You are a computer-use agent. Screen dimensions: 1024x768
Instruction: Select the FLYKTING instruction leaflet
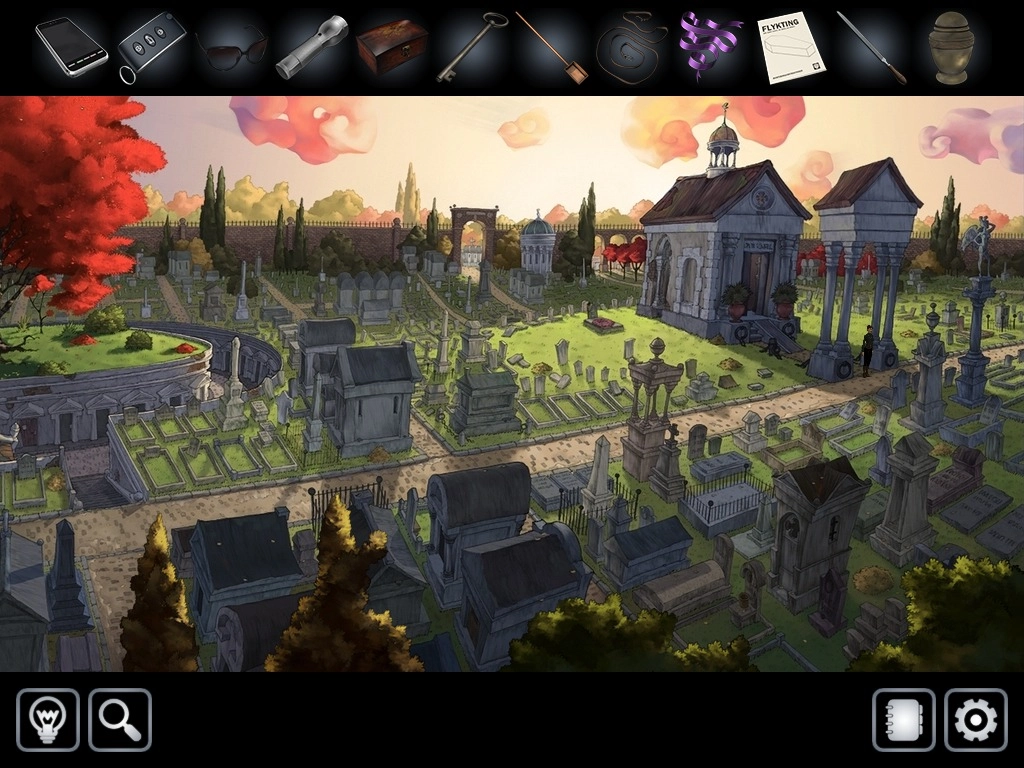tap(790, 47)
